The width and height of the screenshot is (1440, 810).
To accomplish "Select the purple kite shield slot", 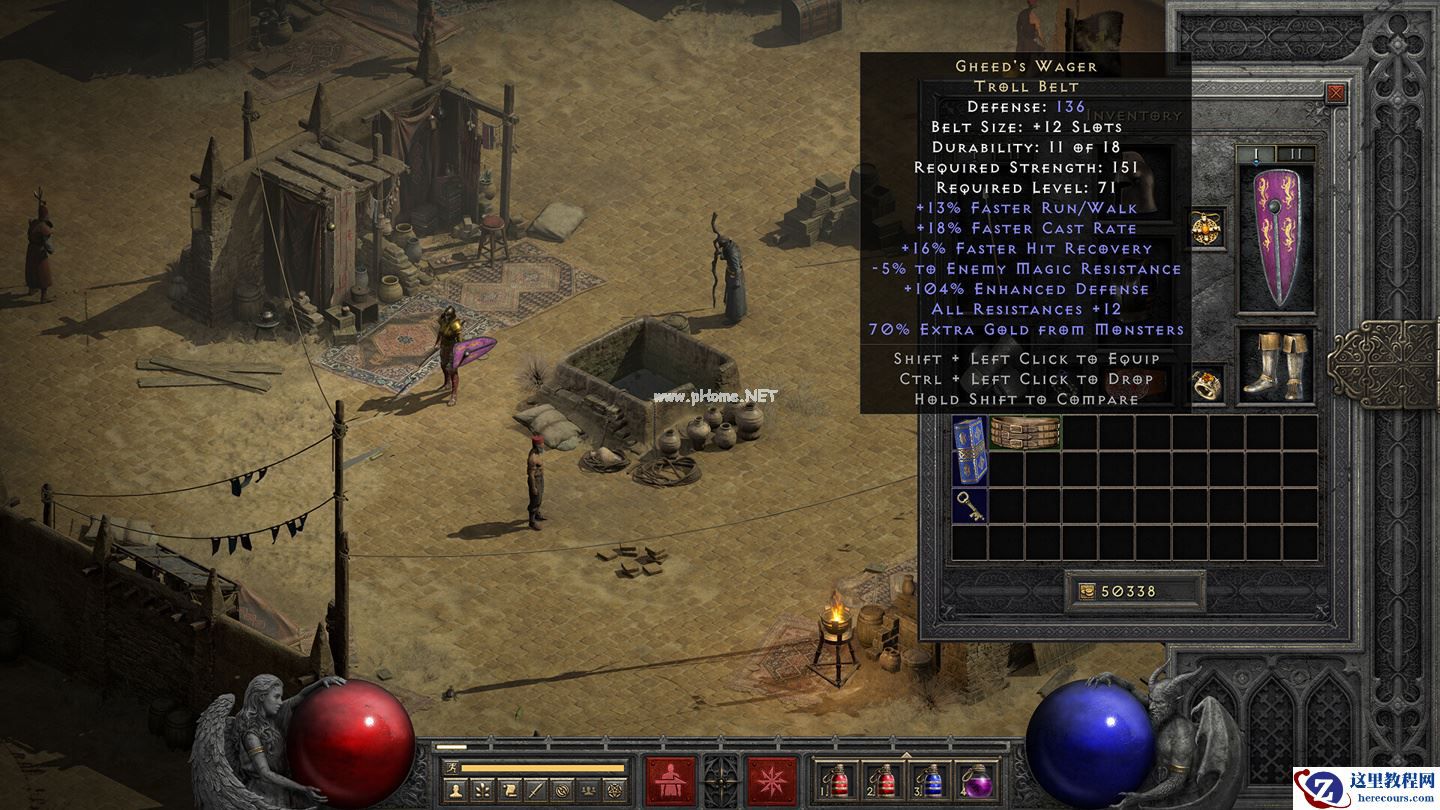I will [1276, 236].
